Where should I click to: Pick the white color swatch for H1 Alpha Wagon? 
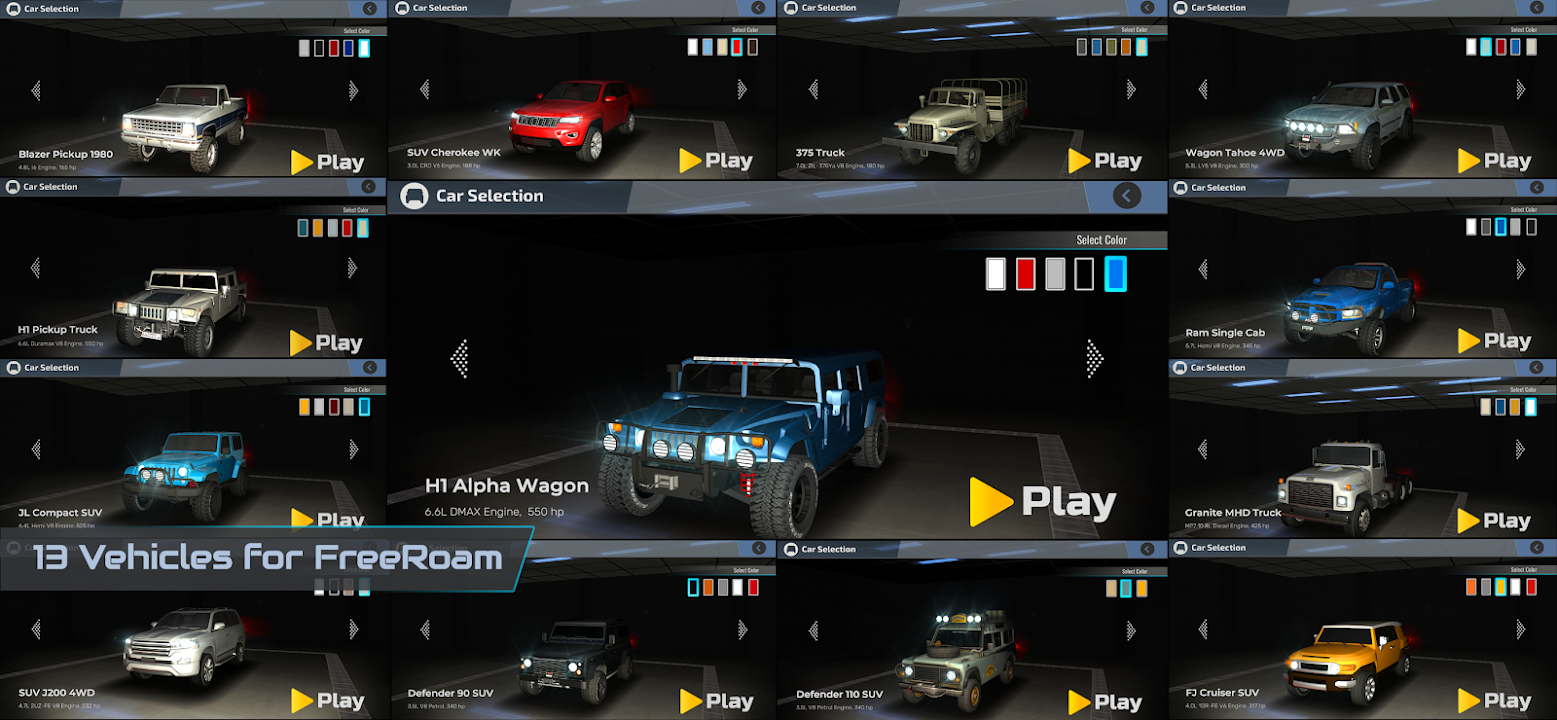click(995, 273)
